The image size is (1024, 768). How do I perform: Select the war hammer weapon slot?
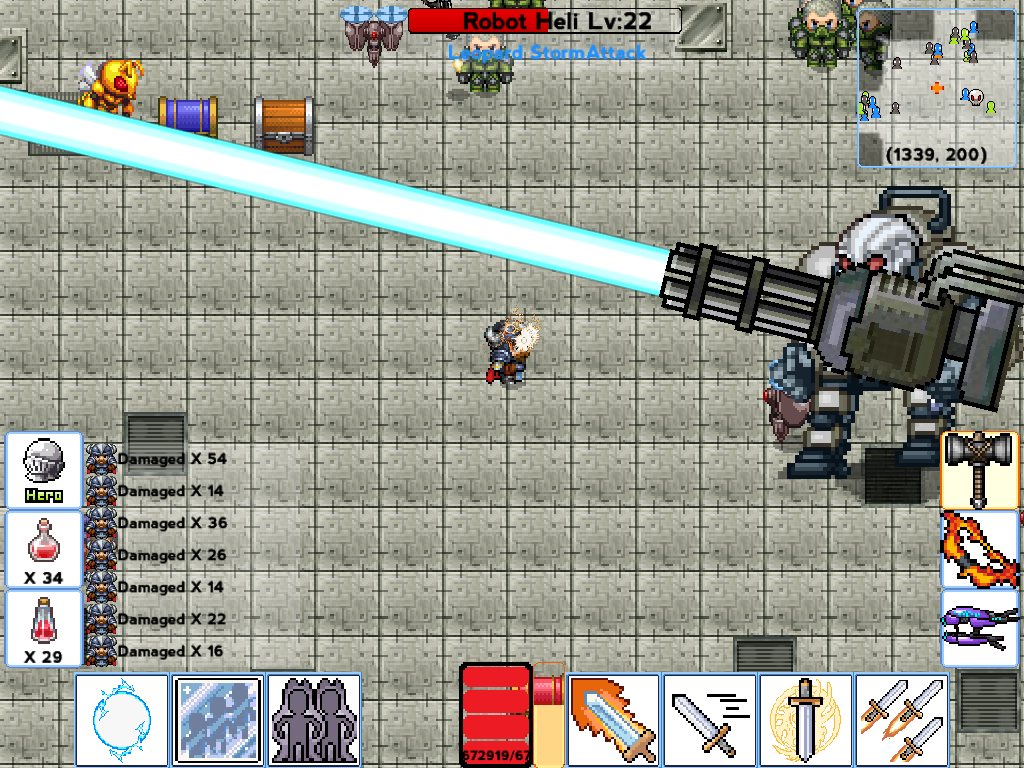click(x=980, y=470)
